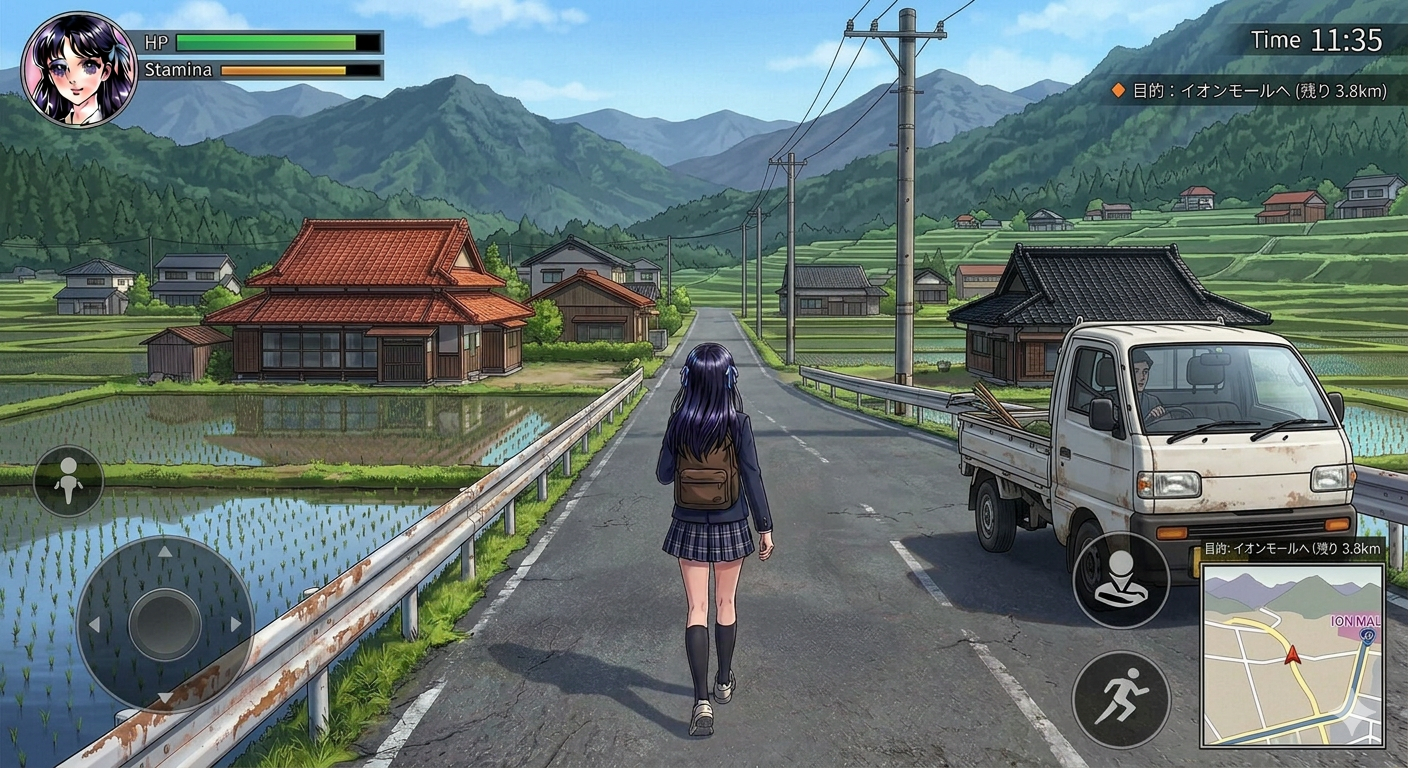
Task: Open the minimap navigation view
Action: click(1292, 655)
